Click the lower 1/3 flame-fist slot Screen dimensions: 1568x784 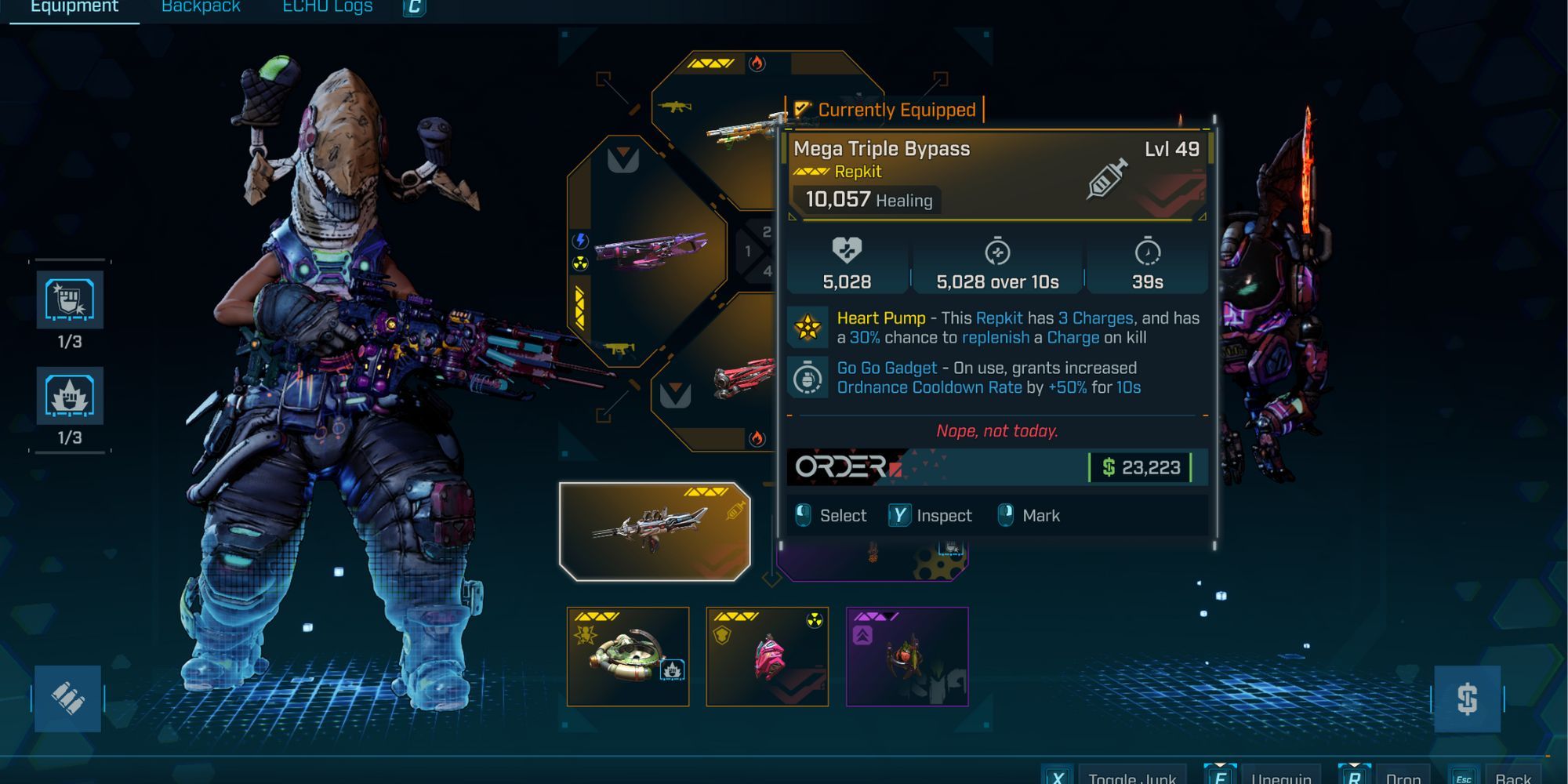(x=70, y=396)
